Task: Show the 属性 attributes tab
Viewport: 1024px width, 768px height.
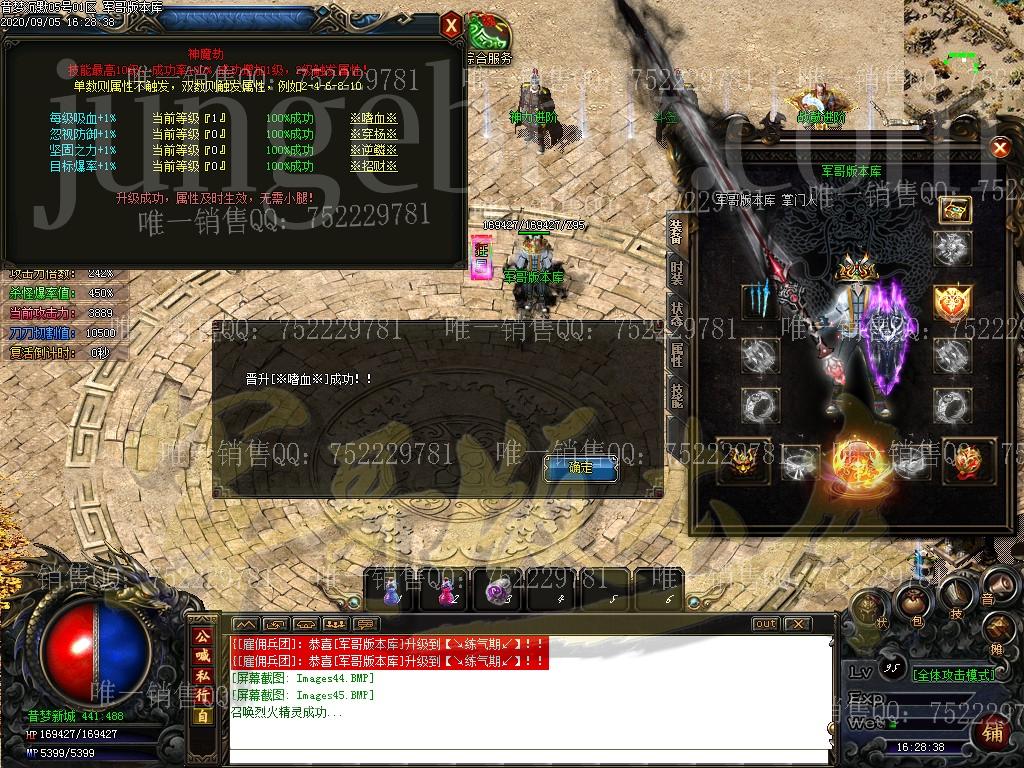Action: (x=677, y=353)
